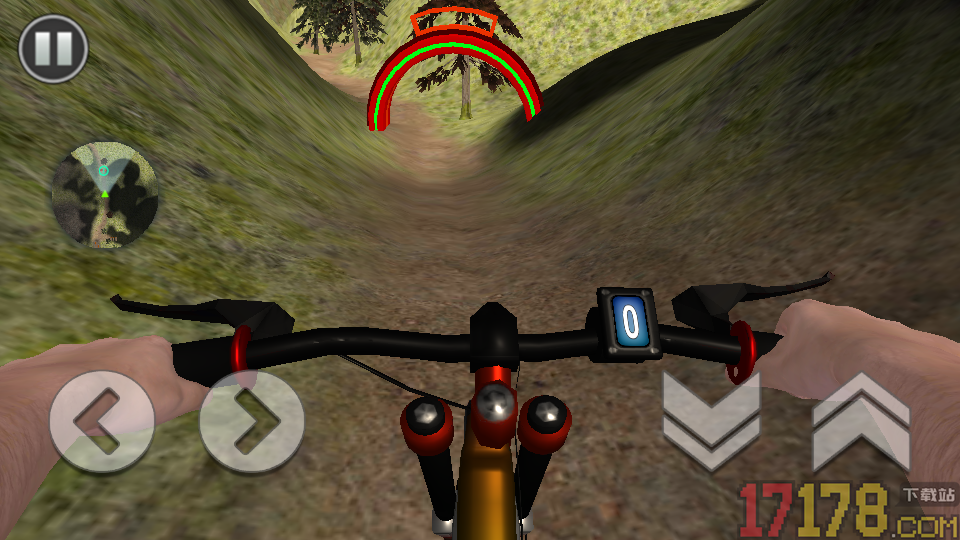Steer left with the left arrow button
The height and width of the screenshot is (540, 960).
click(x=102, y=421)
